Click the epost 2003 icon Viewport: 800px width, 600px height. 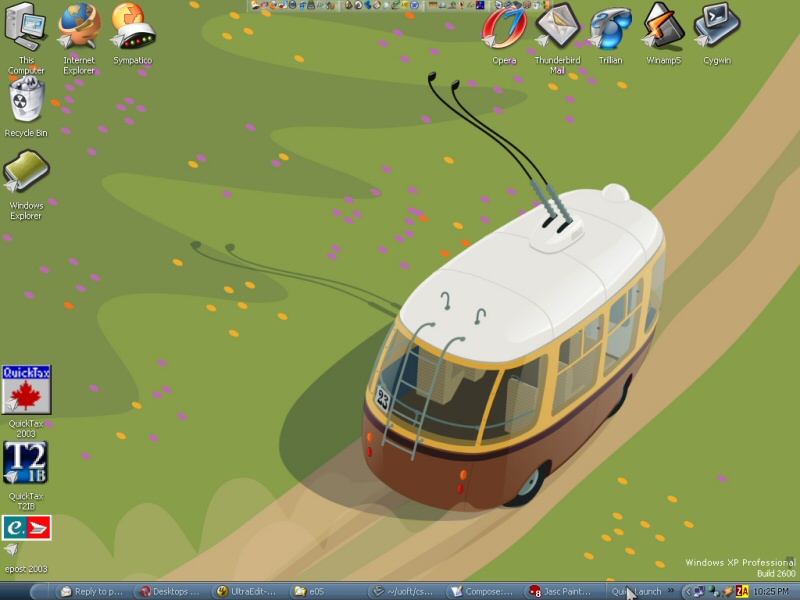pyautogui.click(x=26, y=530)
